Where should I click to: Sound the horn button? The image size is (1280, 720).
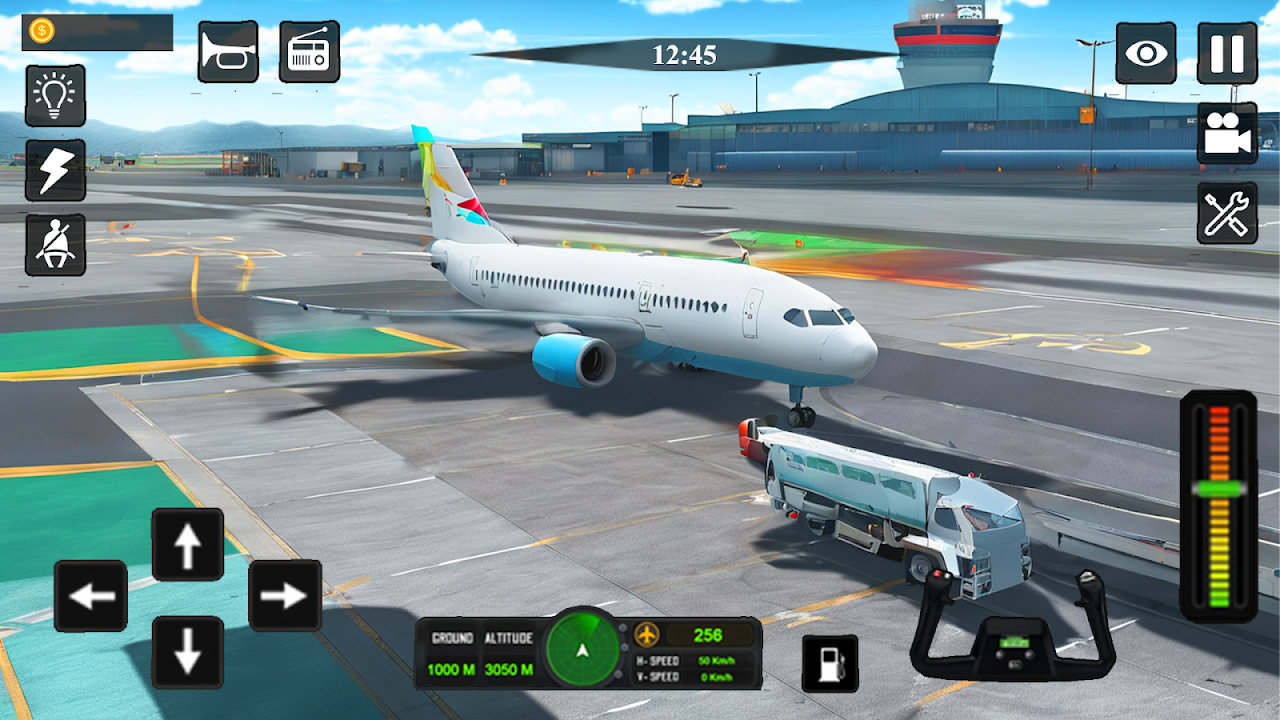tap(228, 51)
